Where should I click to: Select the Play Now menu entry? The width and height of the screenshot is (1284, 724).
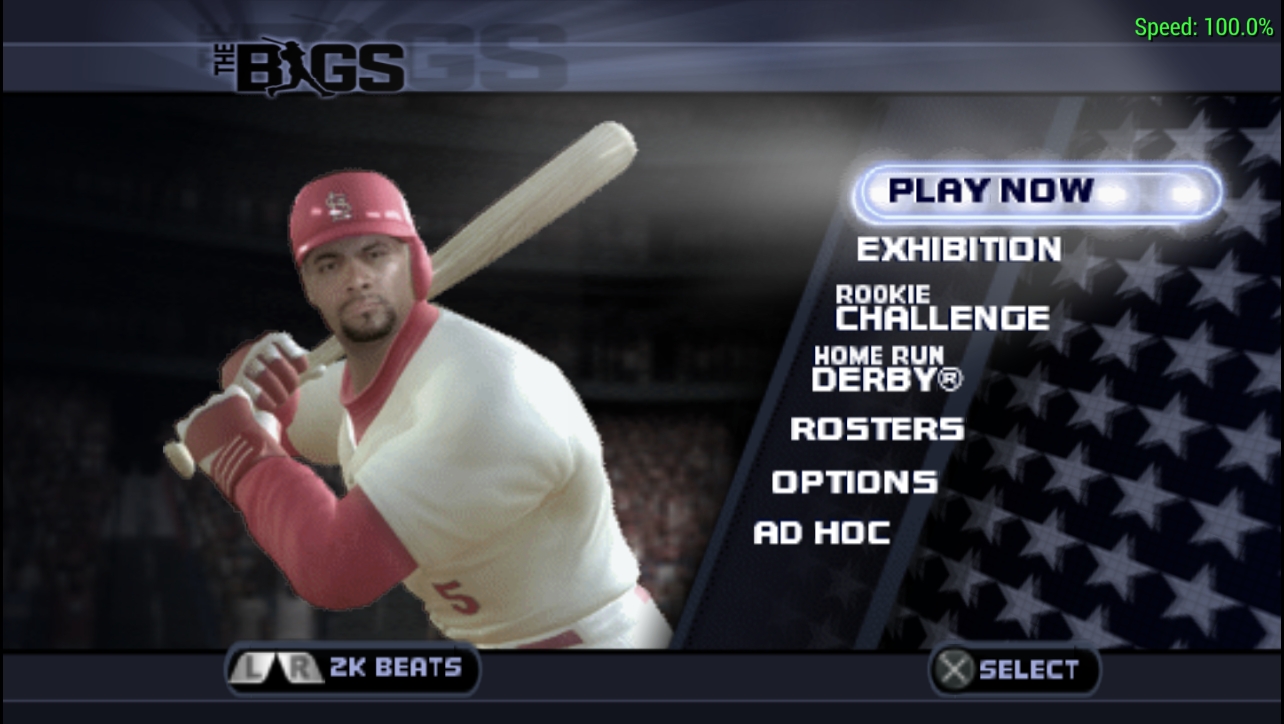click(1036, 191)
